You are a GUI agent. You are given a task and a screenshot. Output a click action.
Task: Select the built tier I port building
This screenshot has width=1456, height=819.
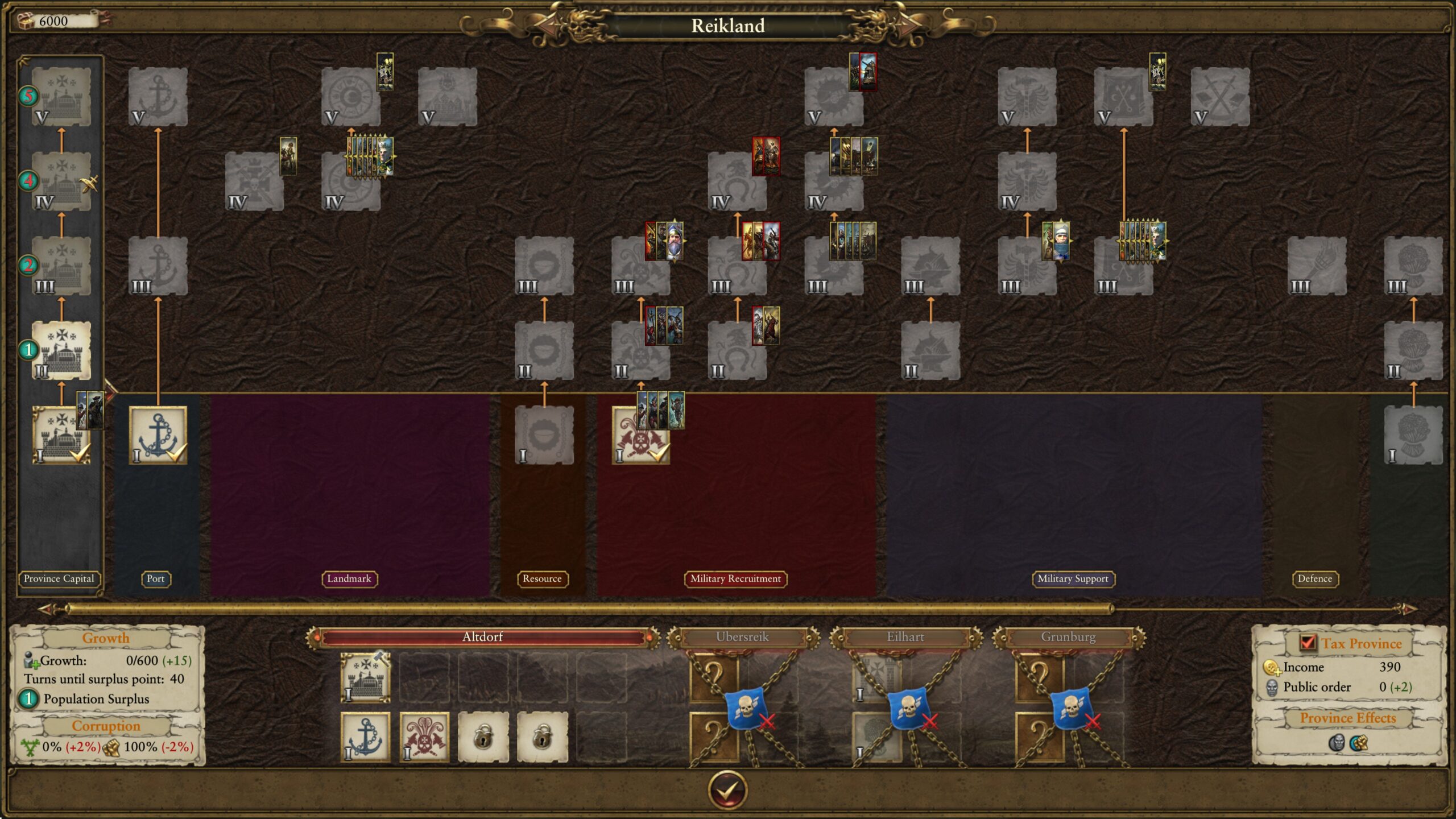click(158, 435)
